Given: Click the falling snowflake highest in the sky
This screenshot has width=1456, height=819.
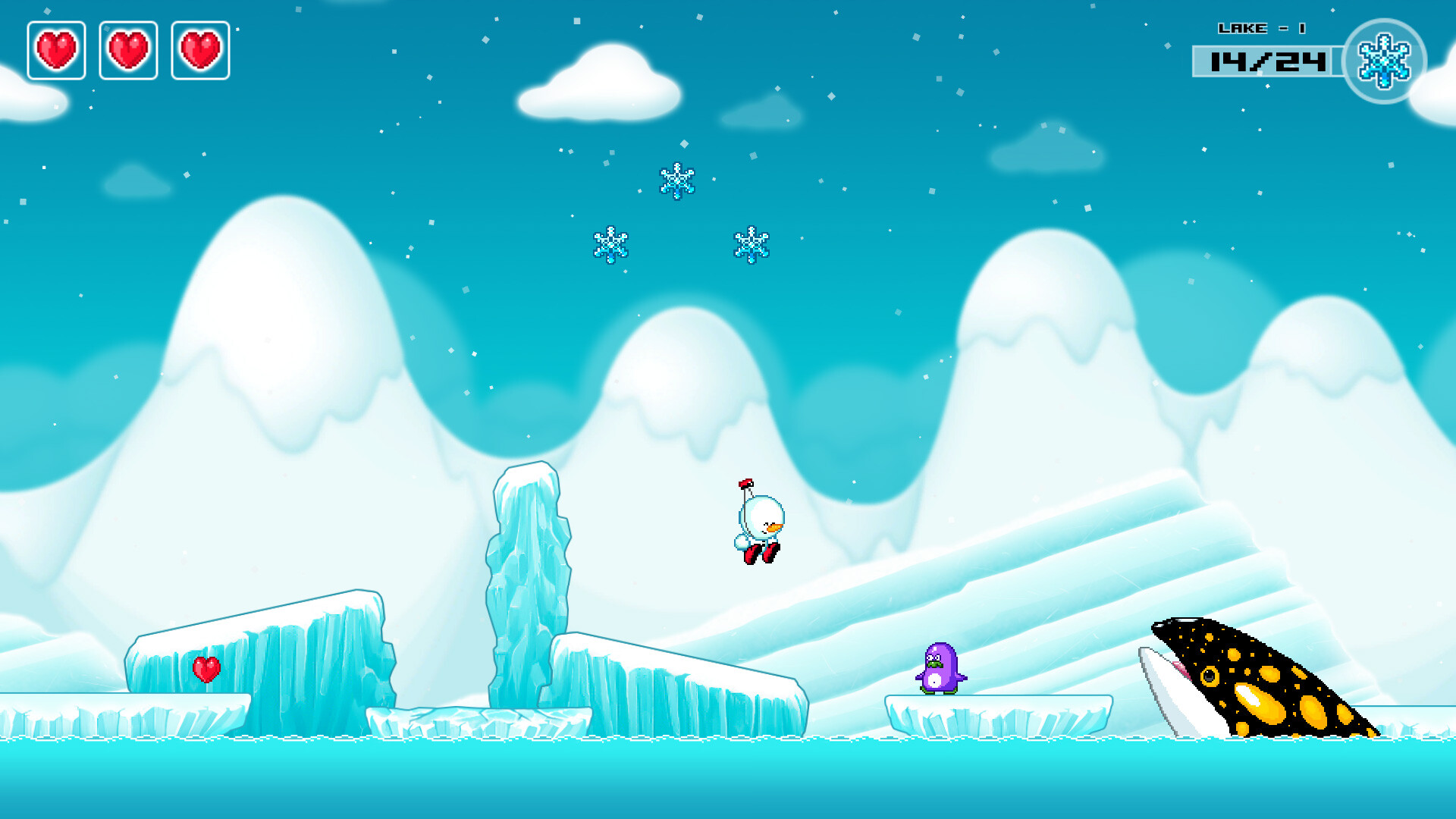Looking at the screenshot, I should pyautogui.click(x=676, y=182).
